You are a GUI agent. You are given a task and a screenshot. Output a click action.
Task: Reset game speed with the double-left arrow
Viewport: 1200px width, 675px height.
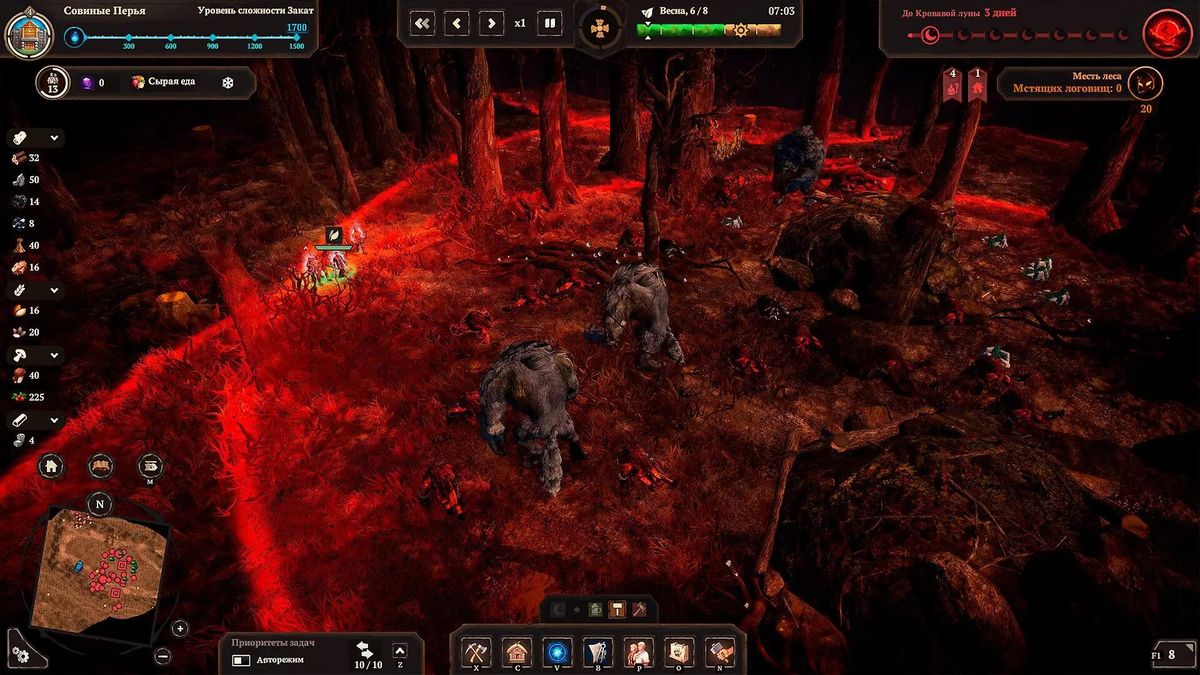point(423,23)
